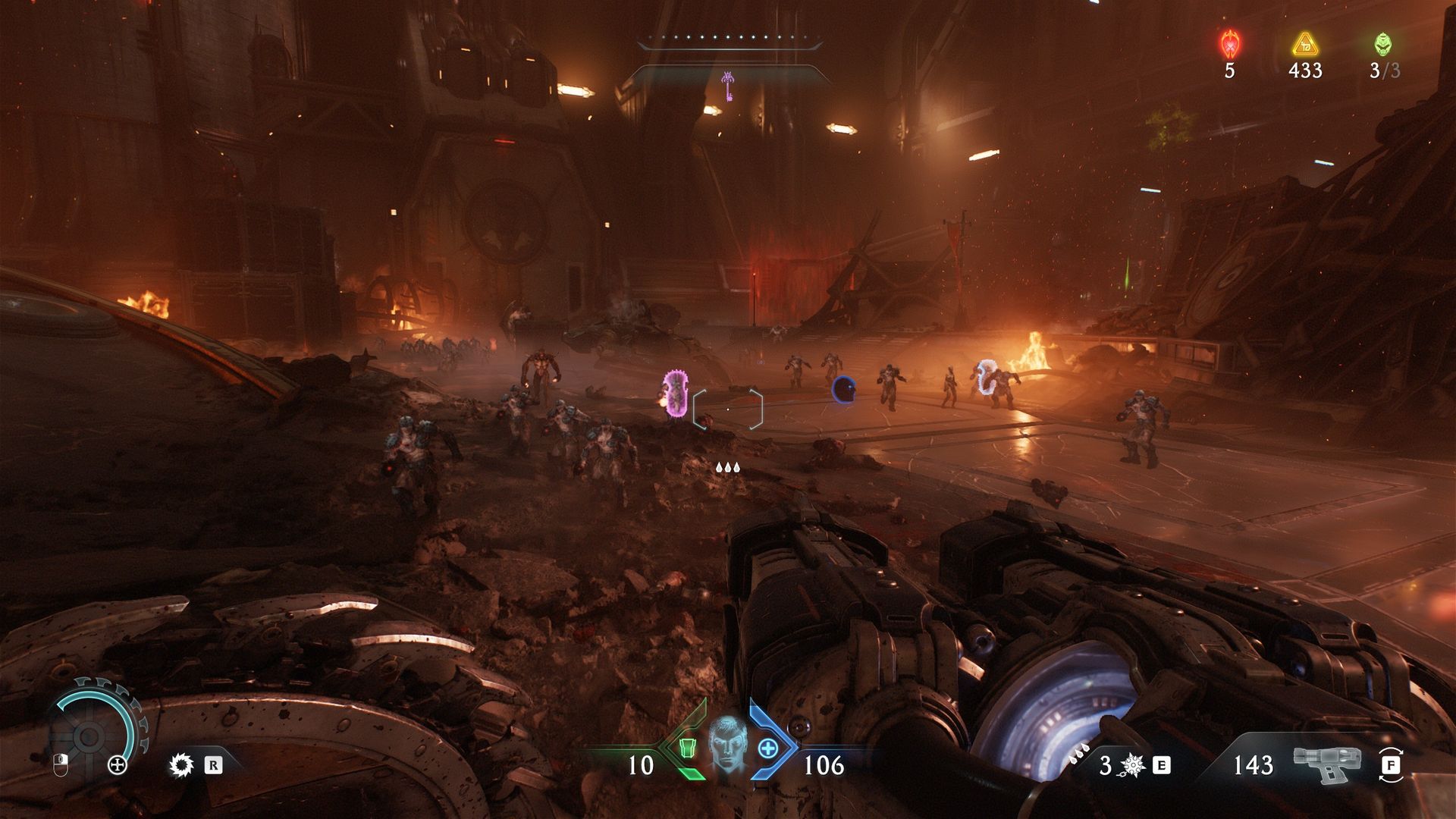Select the spiked melee weapon icon
Image resolution: width=1456 pixels, height=819 pixels.
(1133, 766)
